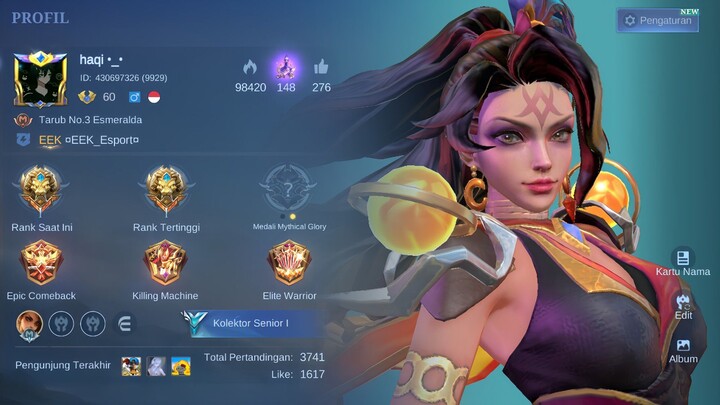Tap the Edit profile button
This screenshot has height=405, width=720.
tap(683, 305)
